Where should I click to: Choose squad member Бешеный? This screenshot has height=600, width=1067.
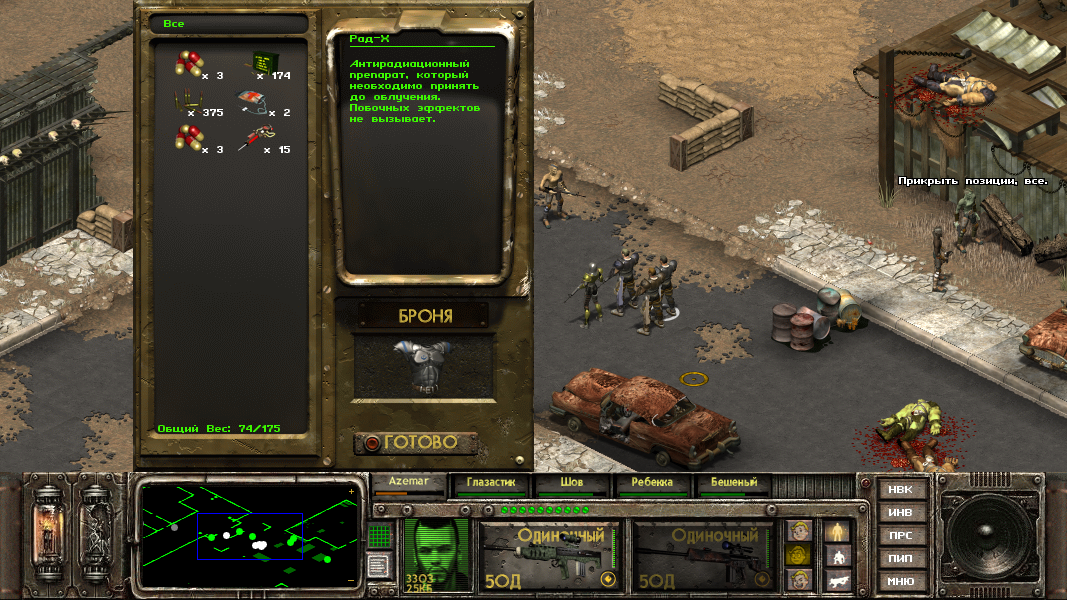(x=733, y=483)
